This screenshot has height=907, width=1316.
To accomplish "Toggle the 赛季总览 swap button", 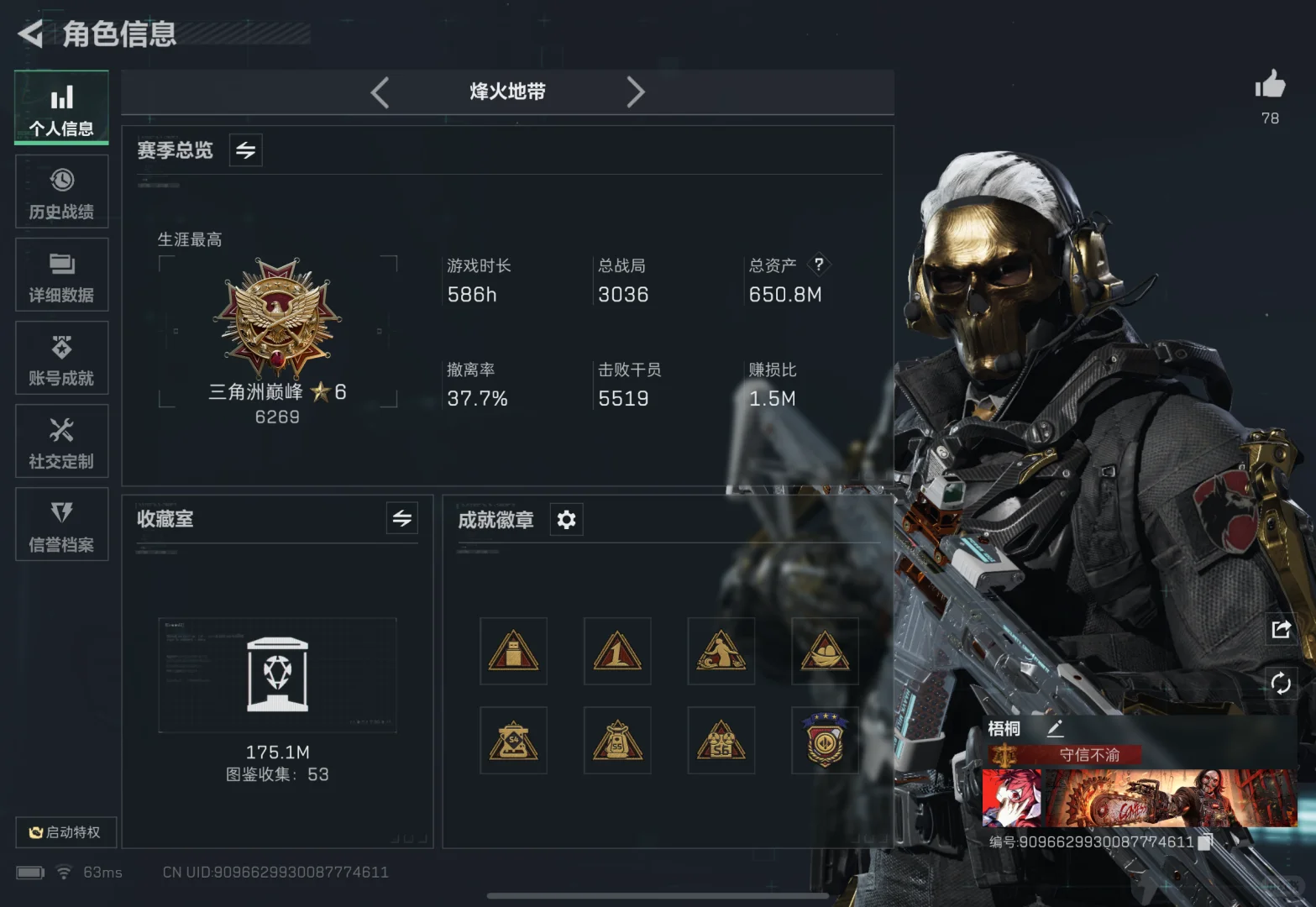I will 245,150.
